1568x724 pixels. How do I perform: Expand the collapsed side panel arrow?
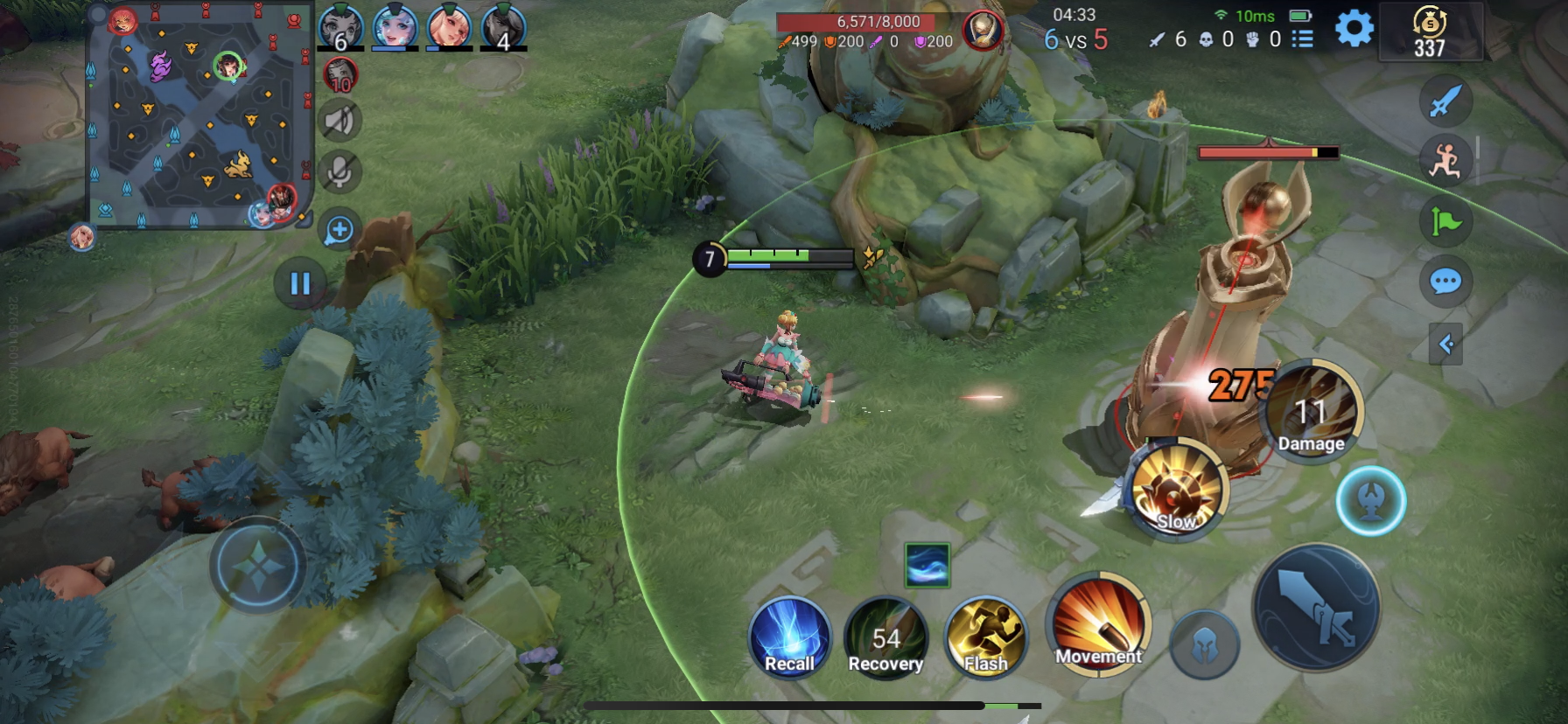[1445, 344]
